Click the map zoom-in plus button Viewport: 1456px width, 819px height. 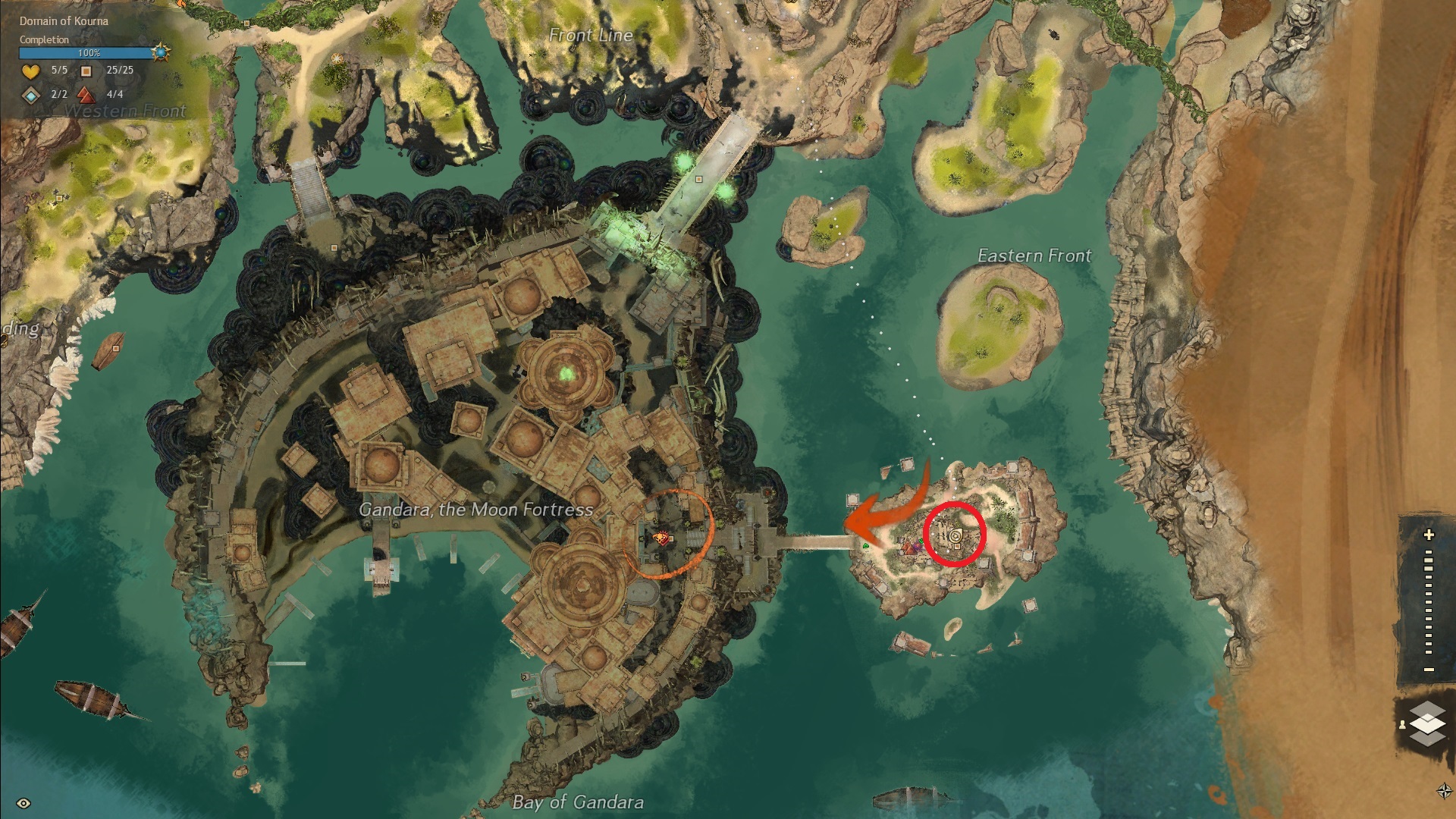pyautogui.click(x=1429, y=535)
